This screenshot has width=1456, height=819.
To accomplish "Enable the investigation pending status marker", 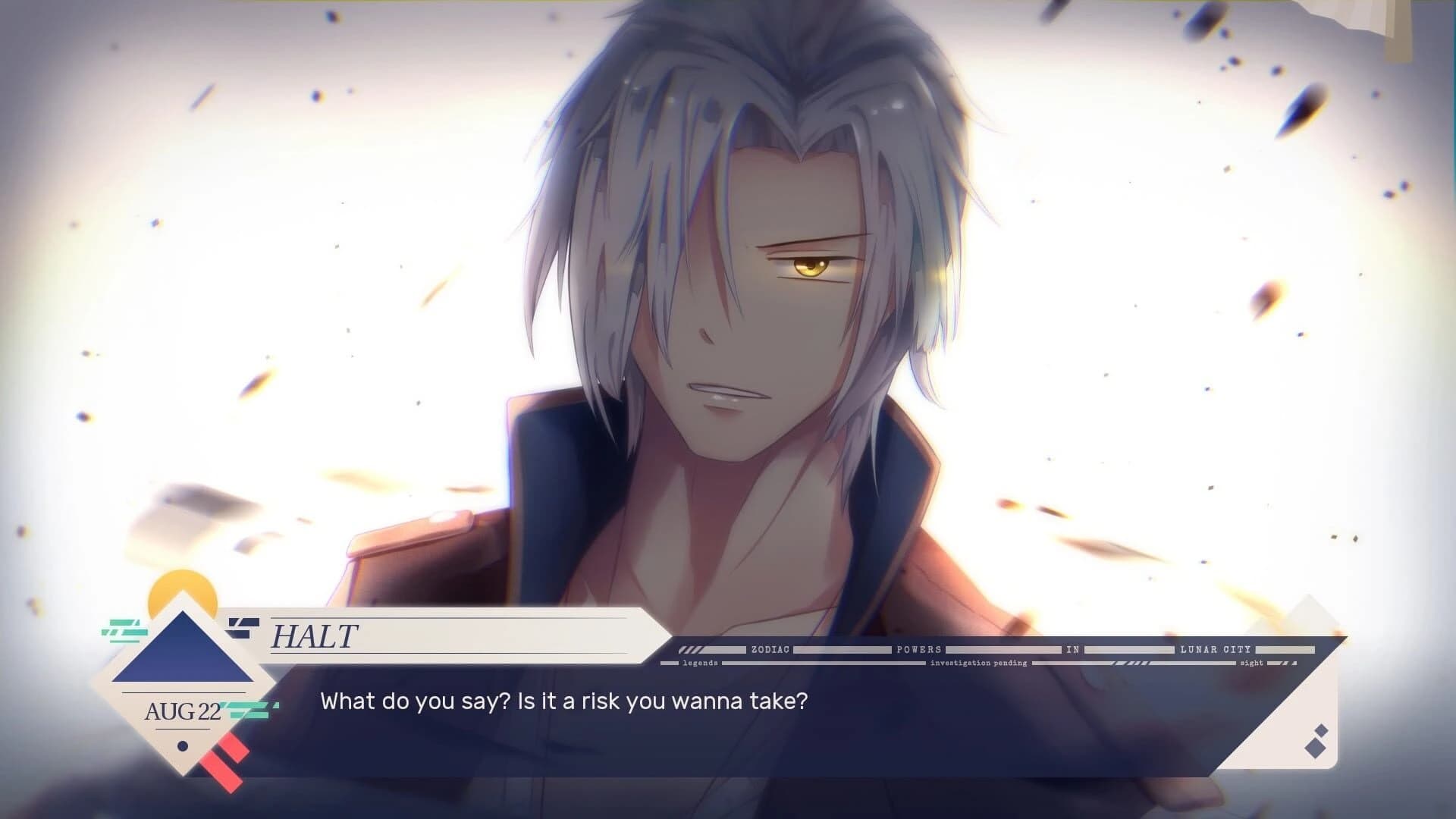I will click(977, 662).
